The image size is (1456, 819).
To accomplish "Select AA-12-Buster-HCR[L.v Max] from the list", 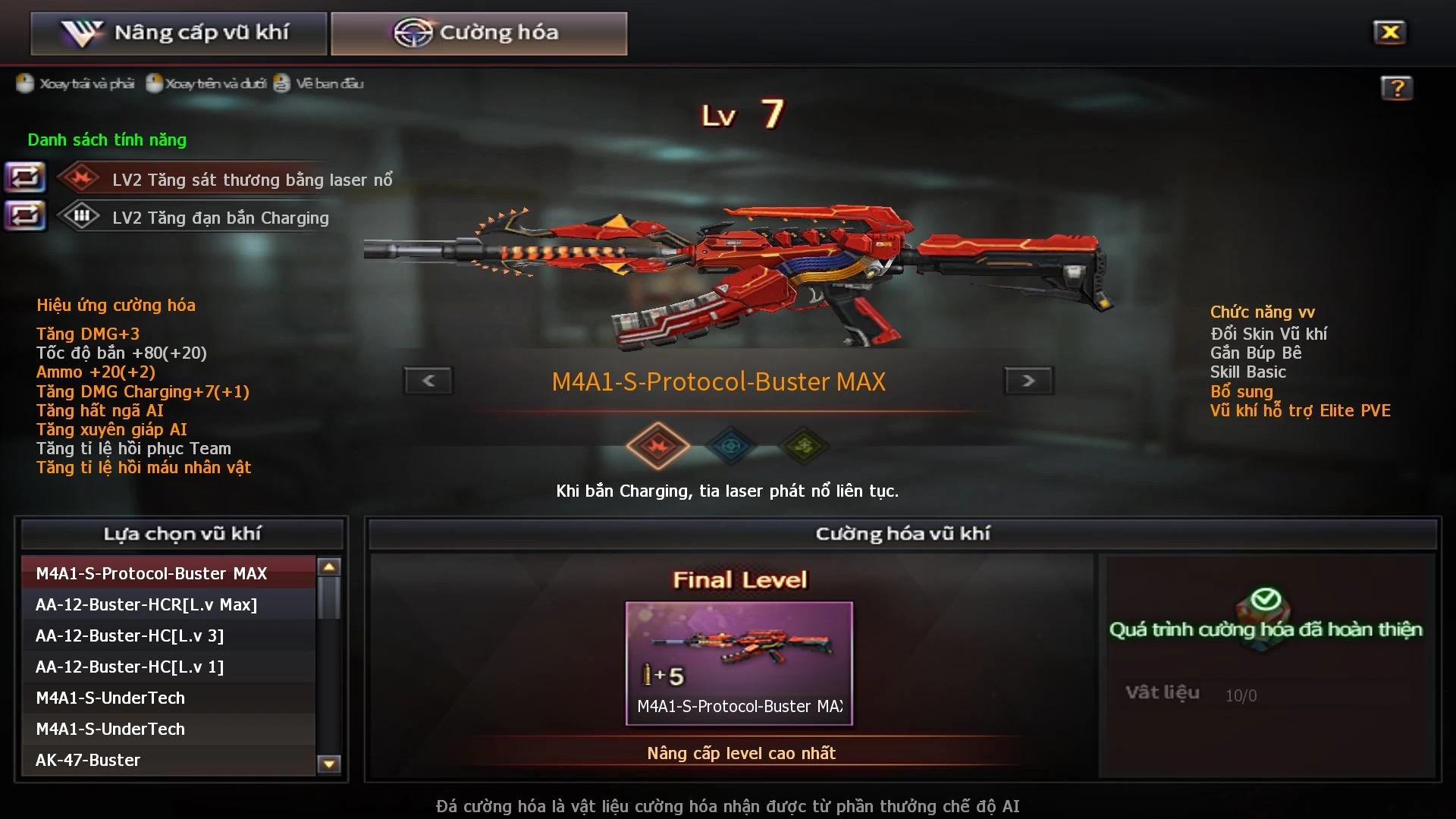I will coord(168,604).
